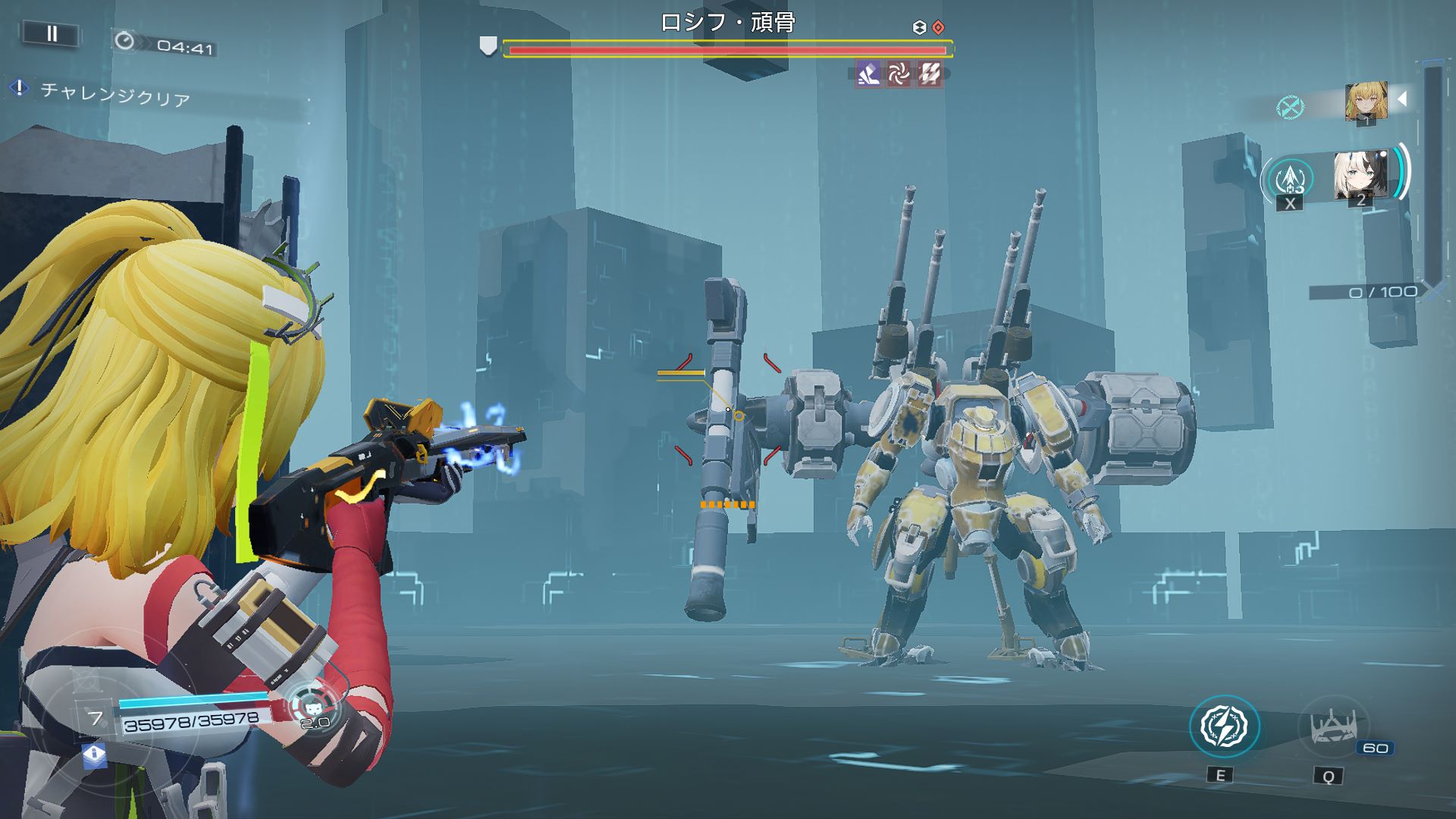Inspect the boss's purple boot debuff icon
The image size is (1456, 819).
tap(868, 74)
